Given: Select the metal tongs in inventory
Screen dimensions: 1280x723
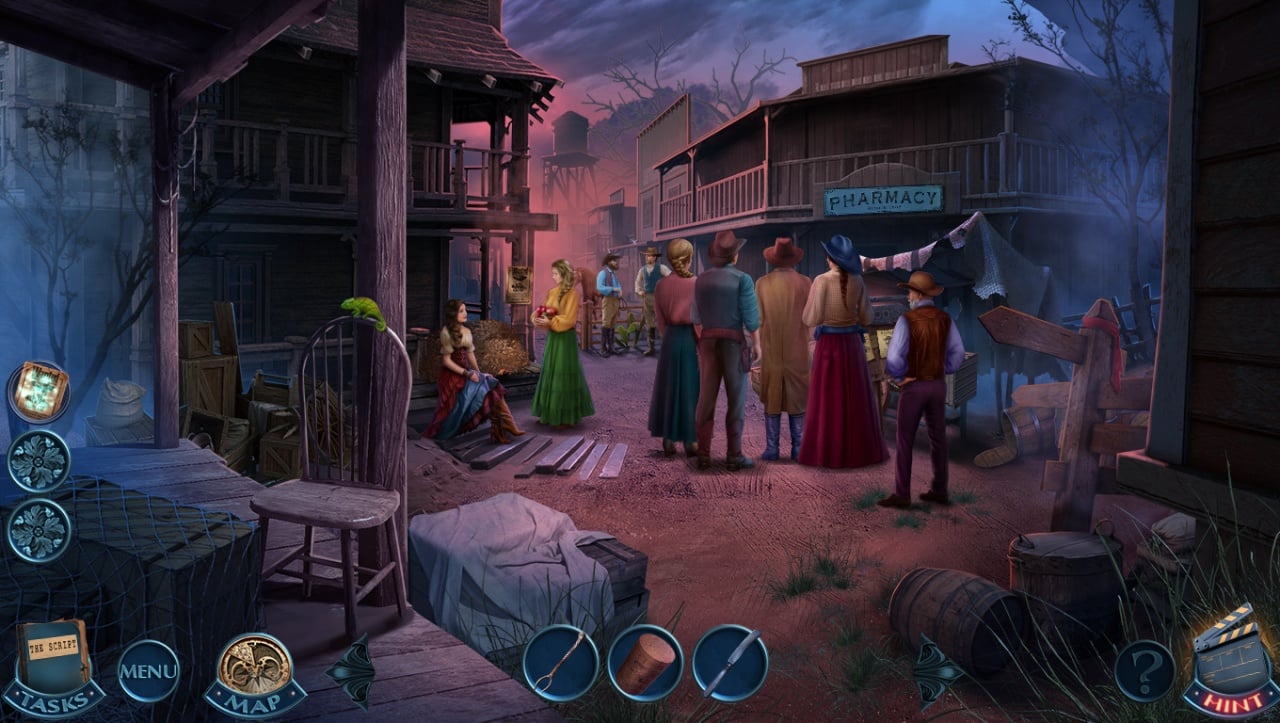Looking at the screenshot, I should (x=560, y=662).
